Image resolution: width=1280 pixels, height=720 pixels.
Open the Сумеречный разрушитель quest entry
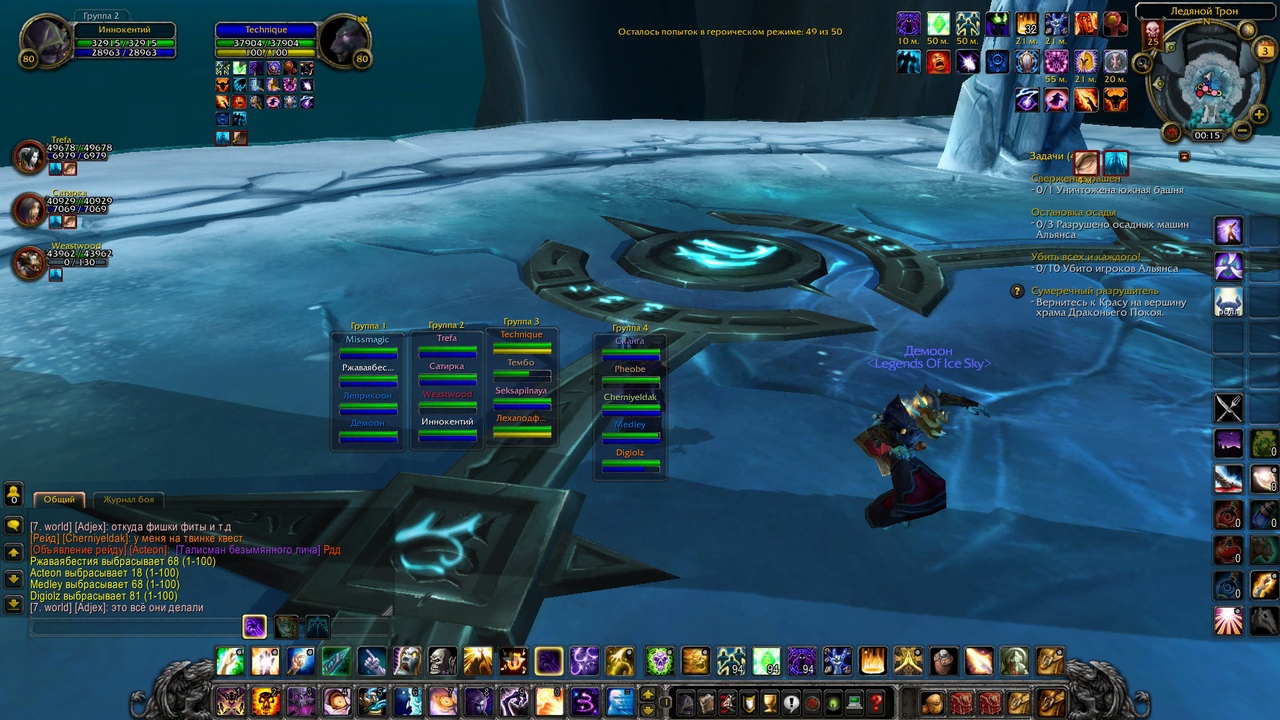tap(1095, 291)
